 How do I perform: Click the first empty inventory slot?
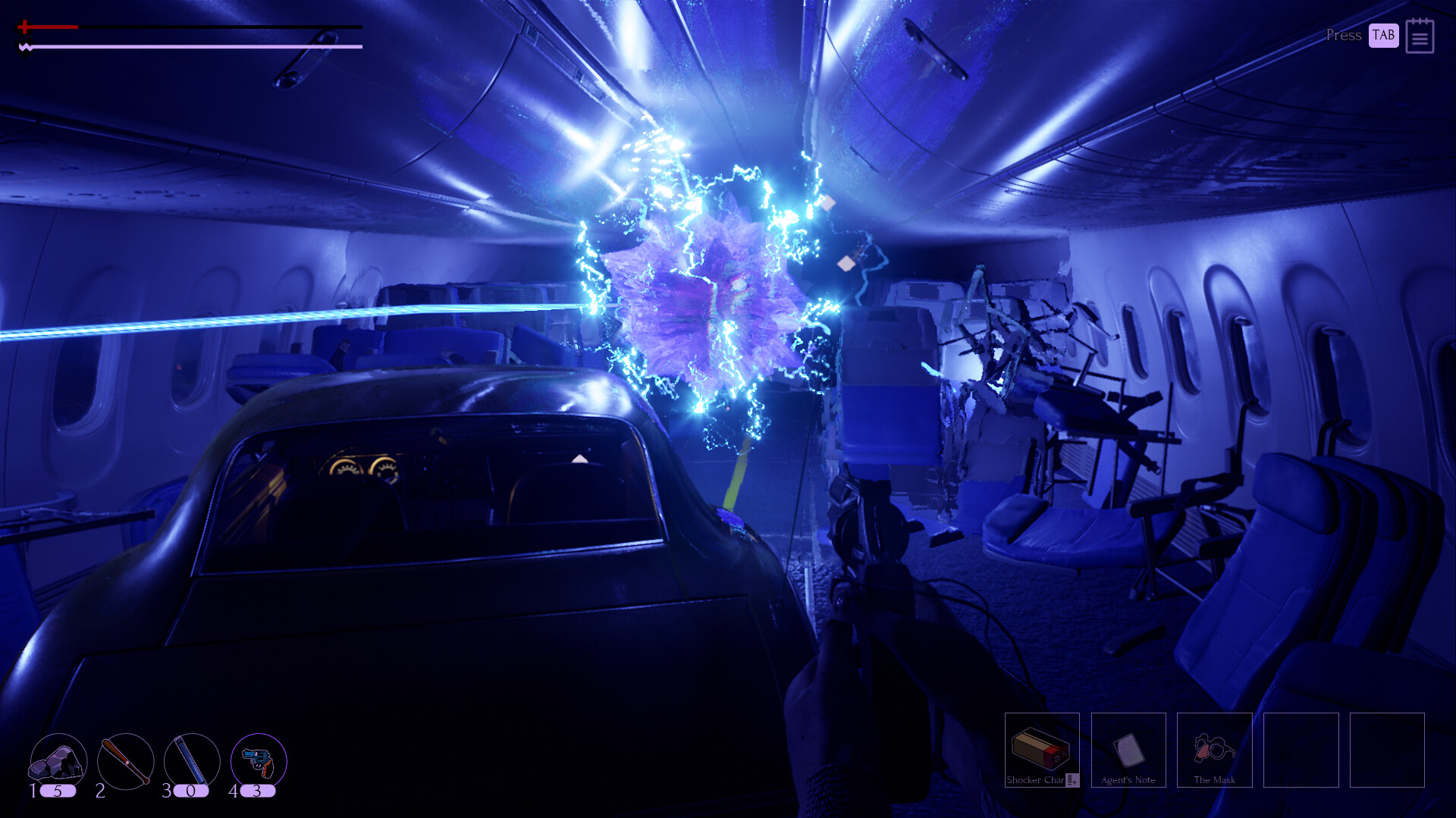[1301, 751]
